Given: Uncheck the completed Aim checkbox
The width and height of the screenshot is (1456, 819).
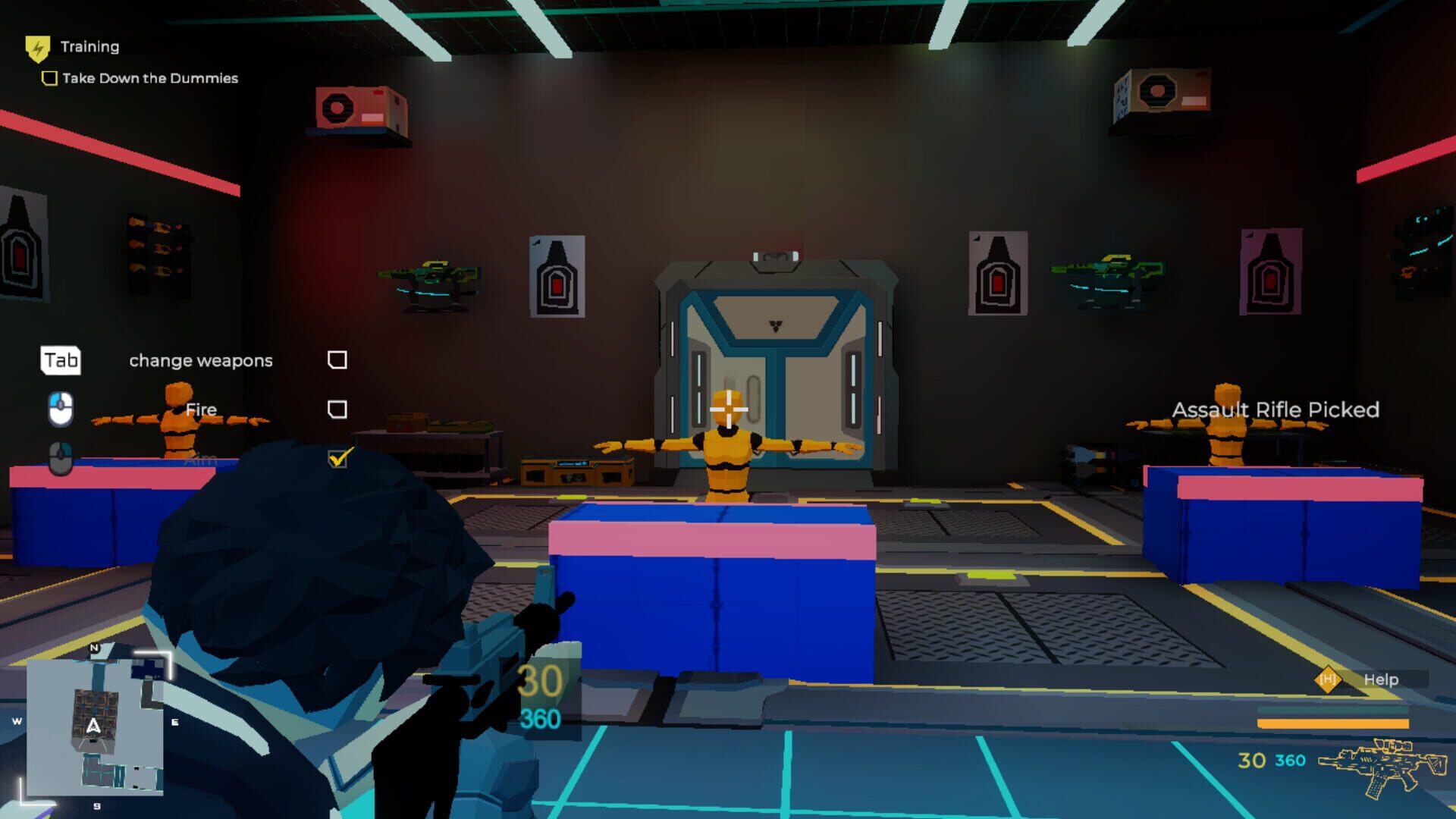Looking at the screenshot, I should (339, 457).
